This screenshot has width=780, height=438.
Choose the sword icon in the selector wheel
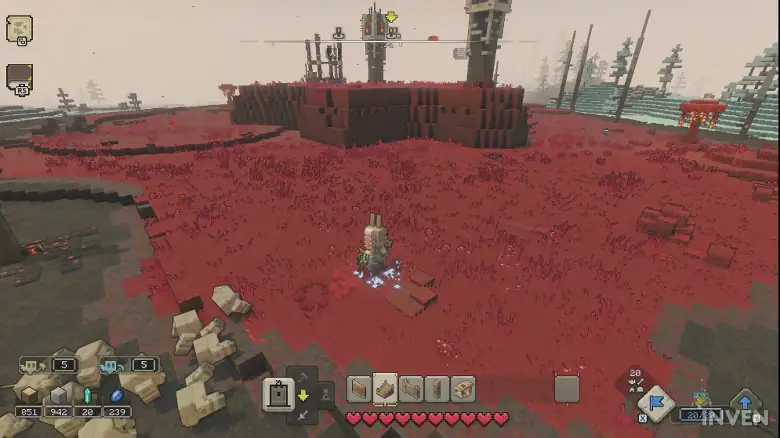click(302, 413)
